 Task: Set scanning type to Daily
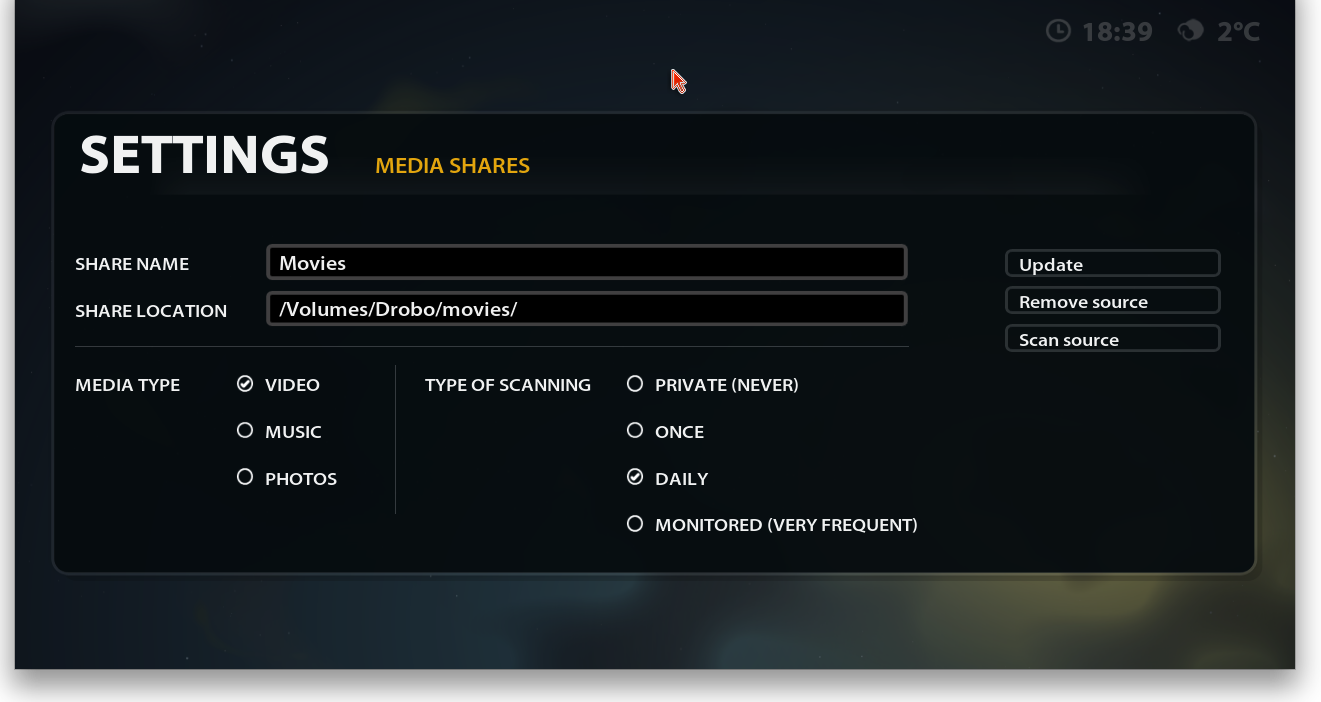coord(635,478)
